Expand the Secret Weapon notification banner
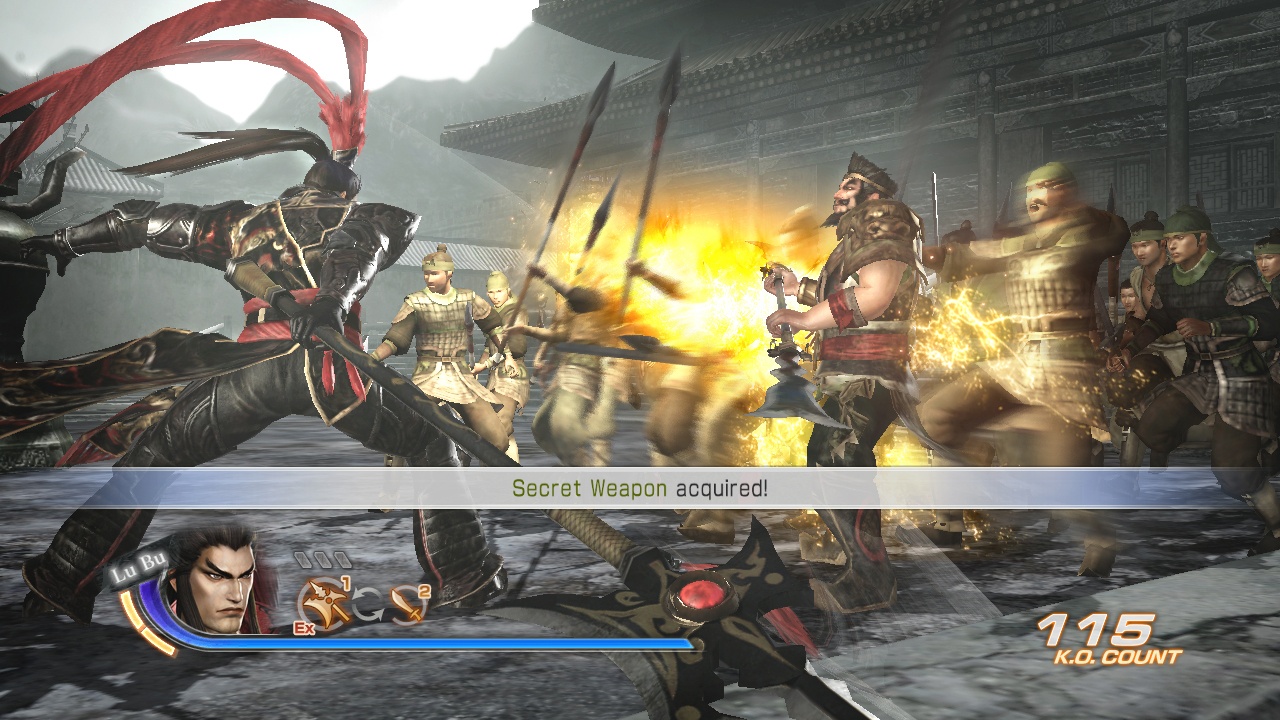 tap(640, 490)
